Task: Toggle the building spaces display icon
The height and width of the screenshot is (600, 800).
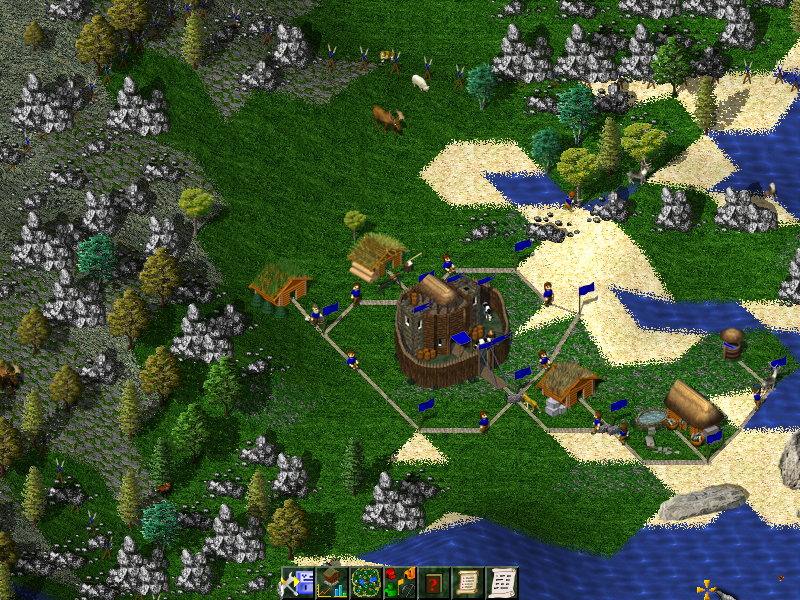Action: [x=400, y=583]
